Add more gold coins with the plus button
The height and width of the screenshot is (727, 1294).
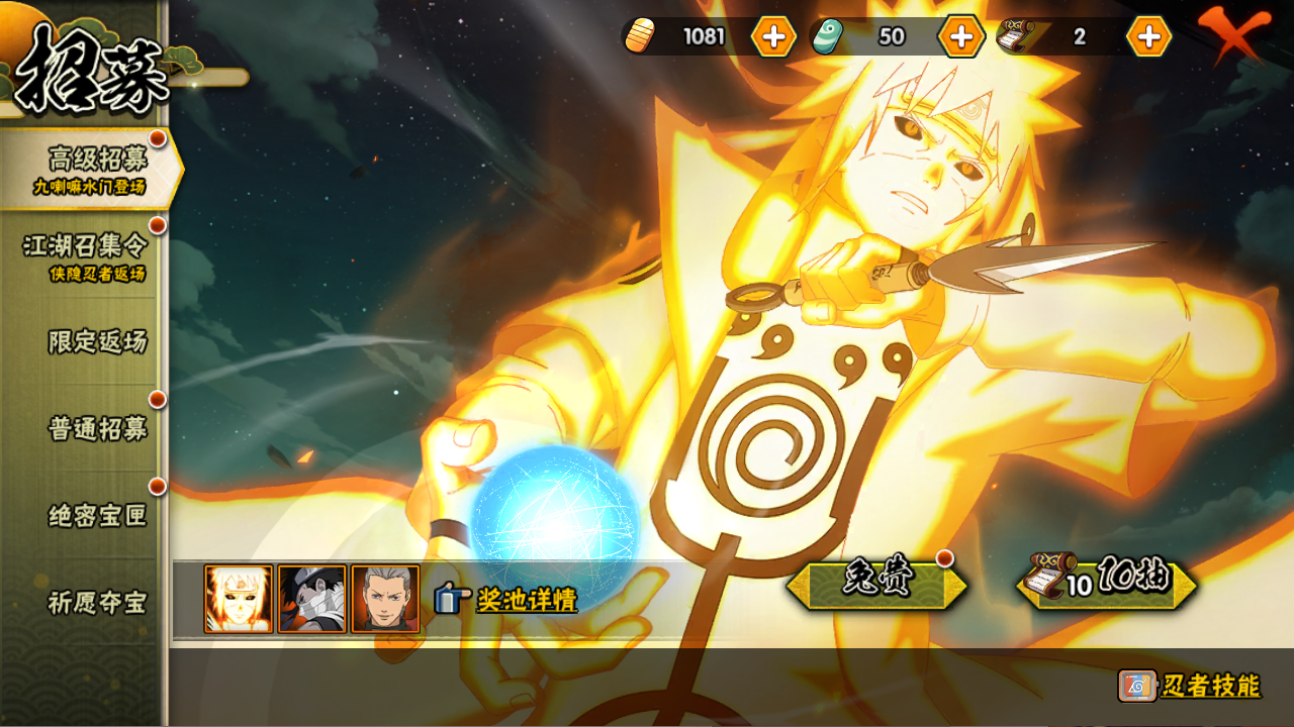[x=773, y=37]
